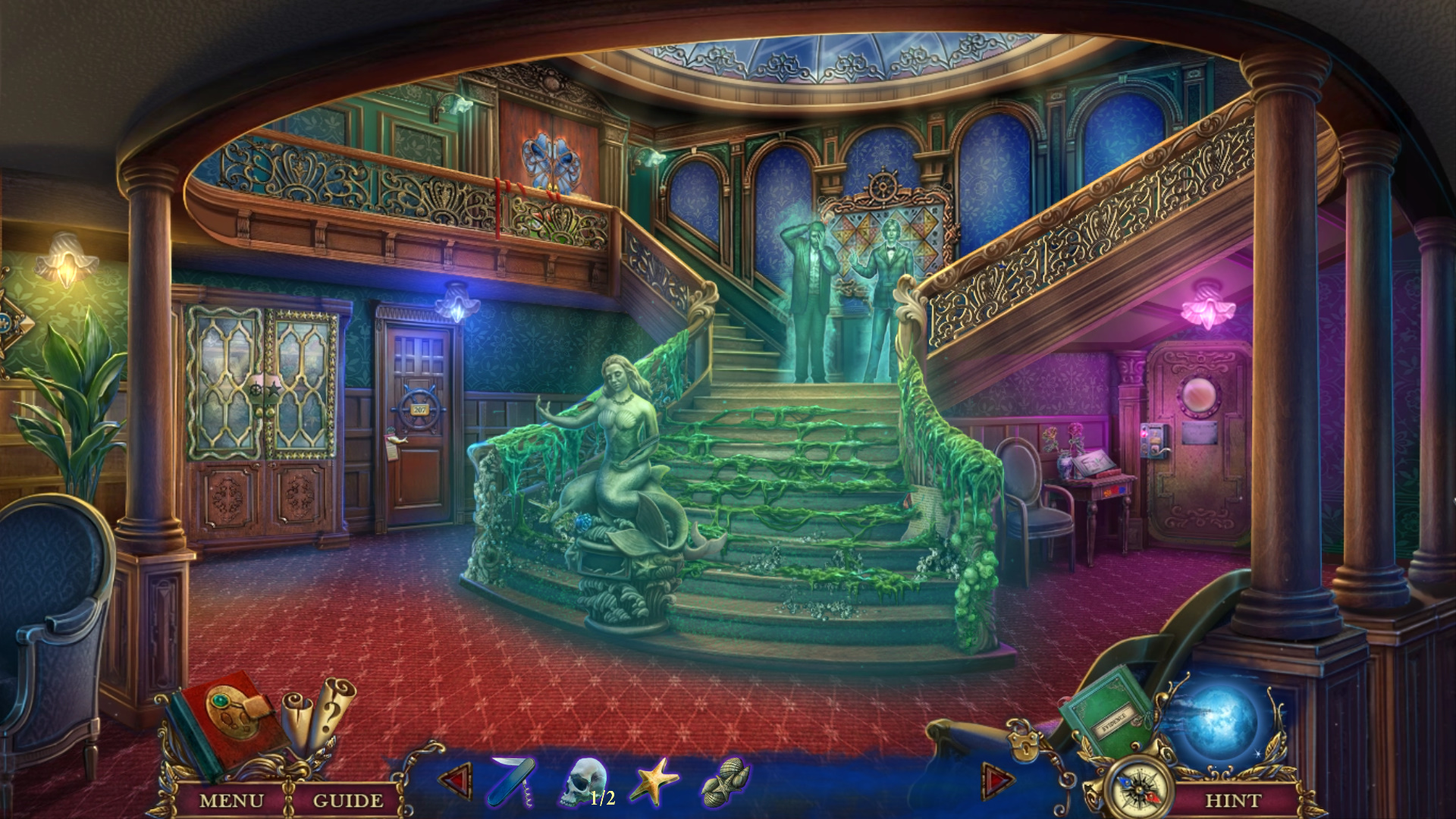Open the strategy Guide

tap(347, 800)
